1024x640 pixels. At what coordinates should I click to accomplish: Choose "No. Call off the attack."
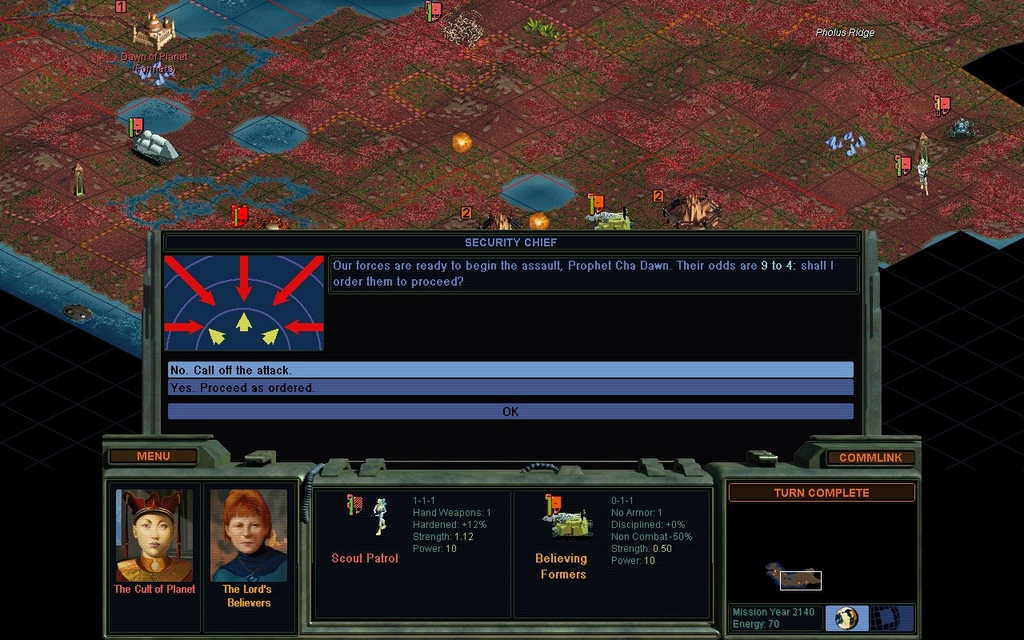point(510,370)
